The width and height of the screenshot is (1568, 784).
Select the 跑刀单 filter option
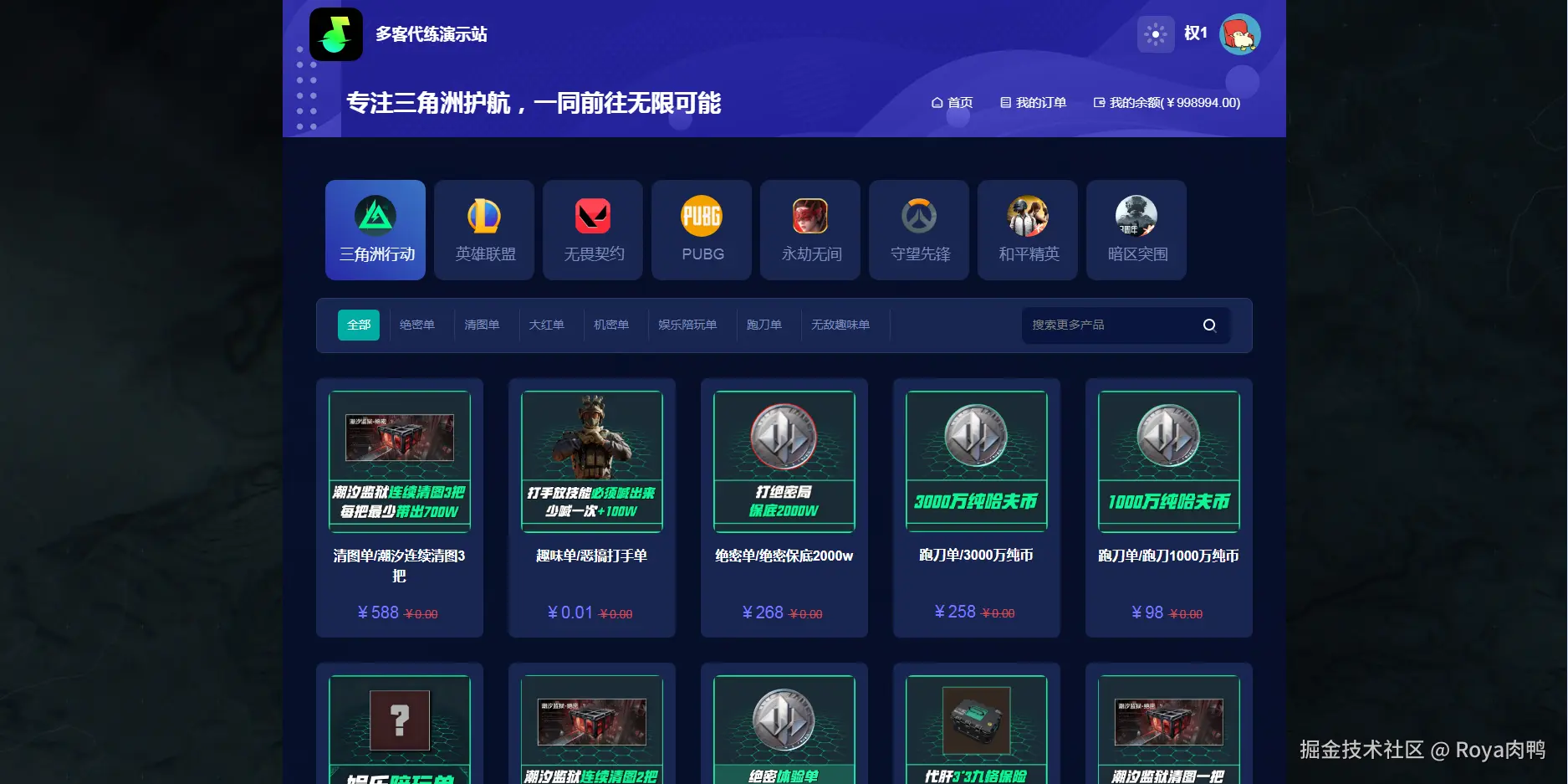point(764,325)
